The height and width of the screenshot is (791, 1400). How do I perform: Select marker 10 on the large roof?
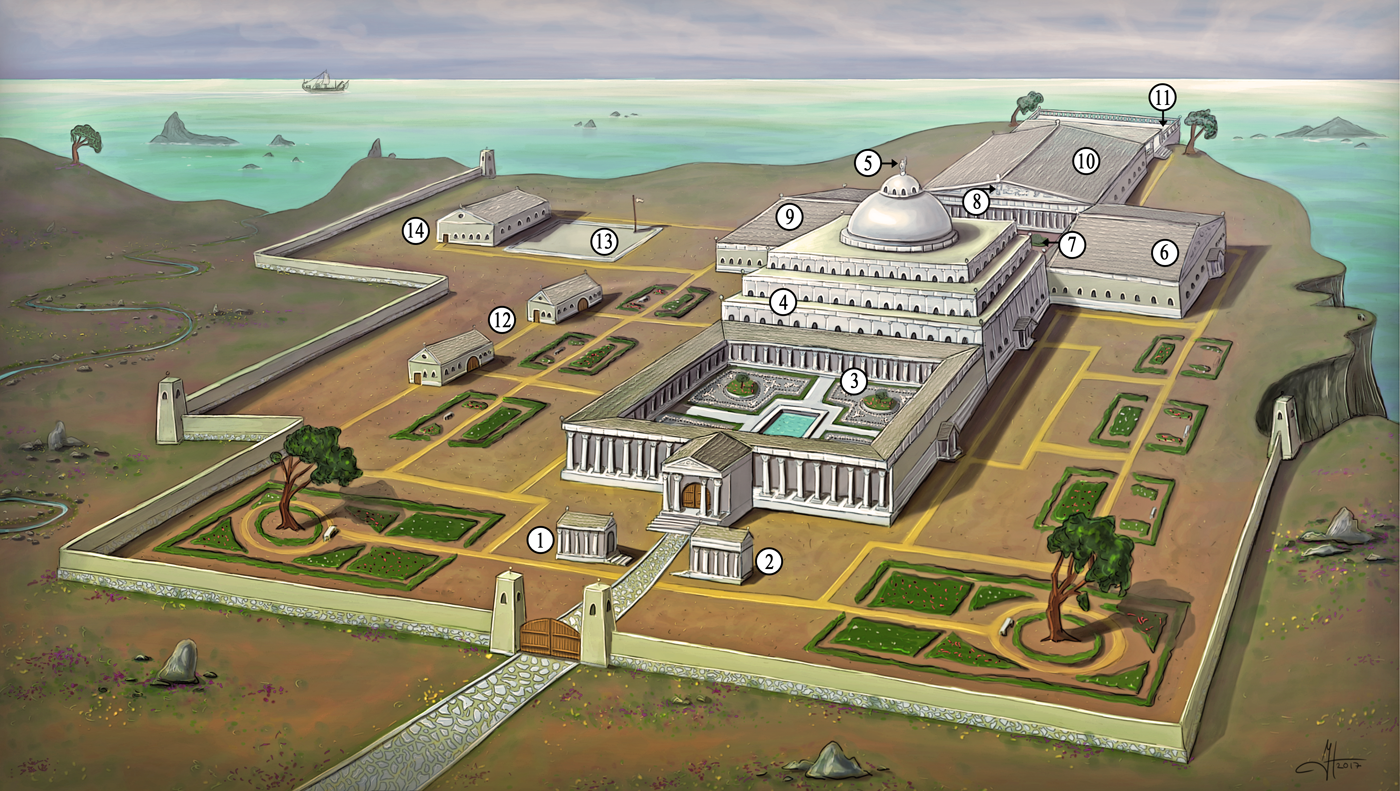point(1087,160)
